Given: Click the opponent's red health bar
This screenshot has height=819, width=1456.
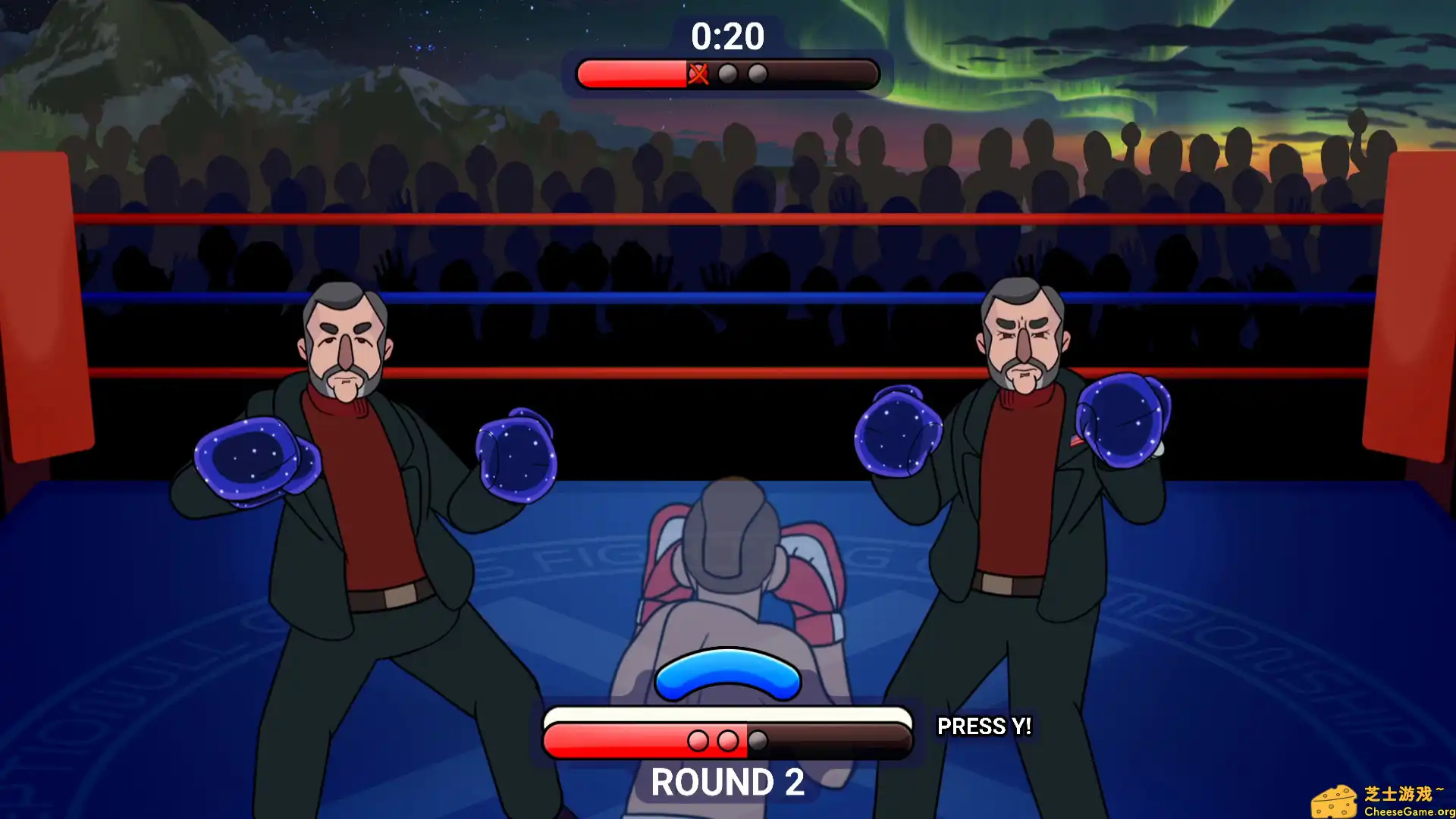Looking at the screenshot, I should (629, 74).
